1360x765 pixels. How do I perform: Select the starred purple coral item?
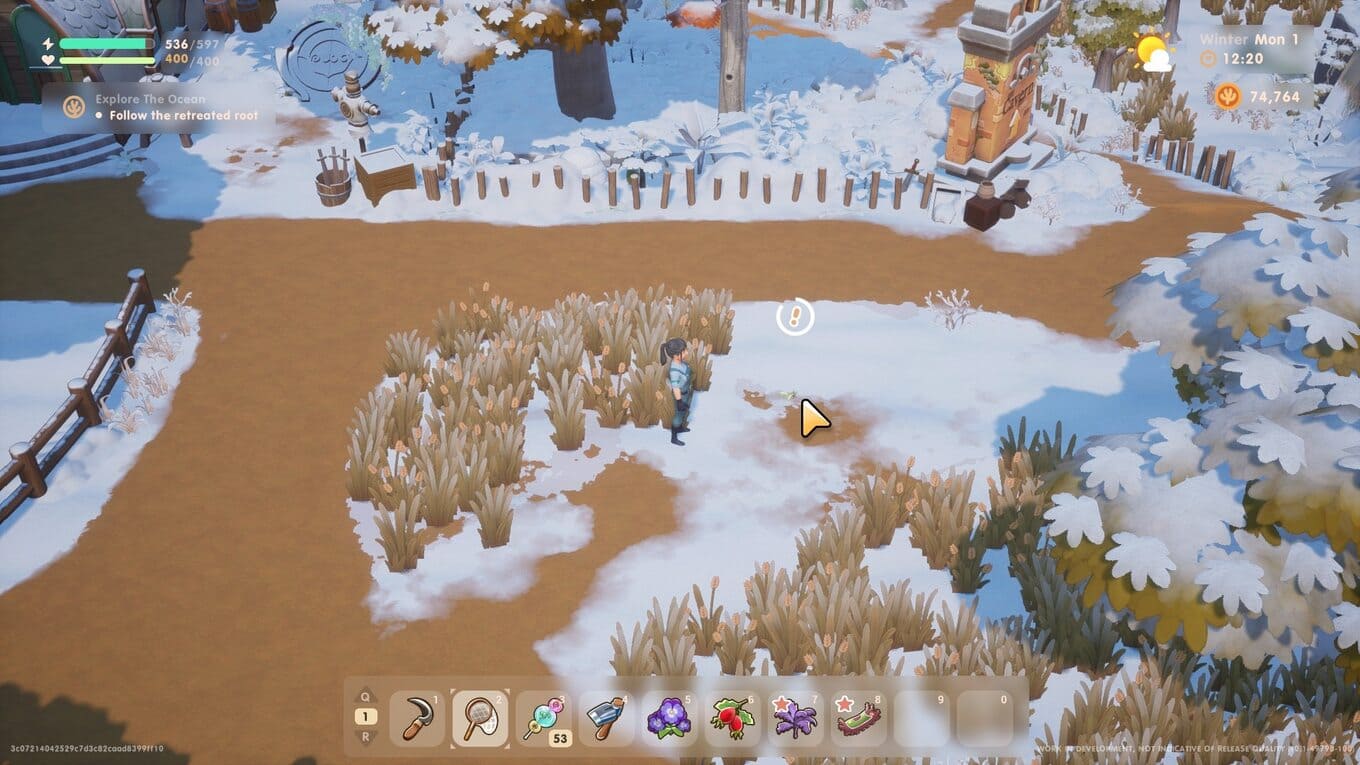[795, 718]
